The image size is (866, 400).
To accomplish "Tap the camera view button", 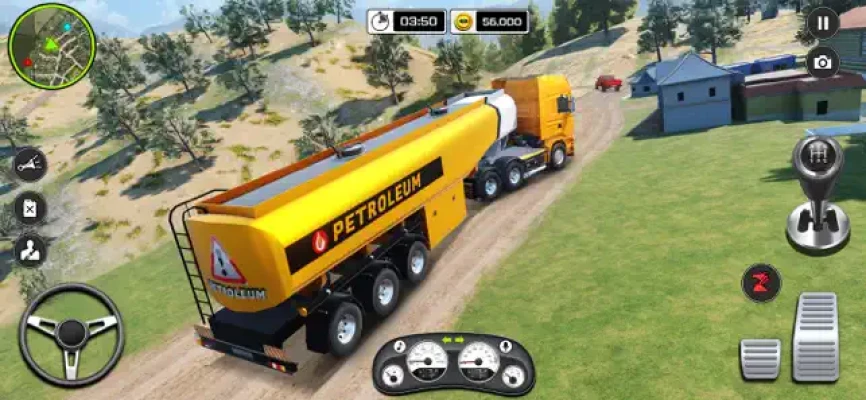I will (822, 62).
